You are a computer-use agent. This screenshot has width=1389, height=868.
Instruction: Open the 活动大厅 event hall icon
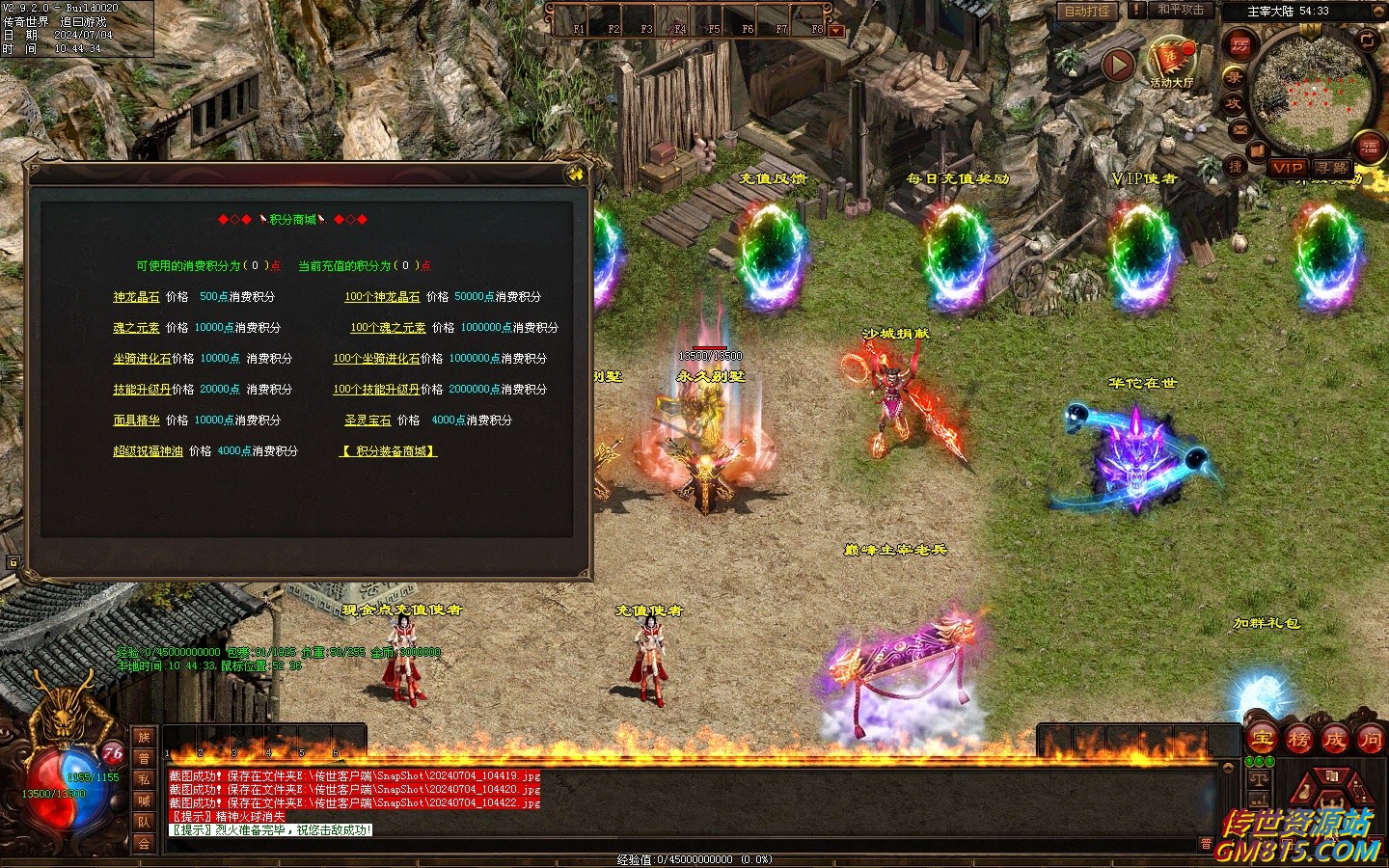point(1171,62)
